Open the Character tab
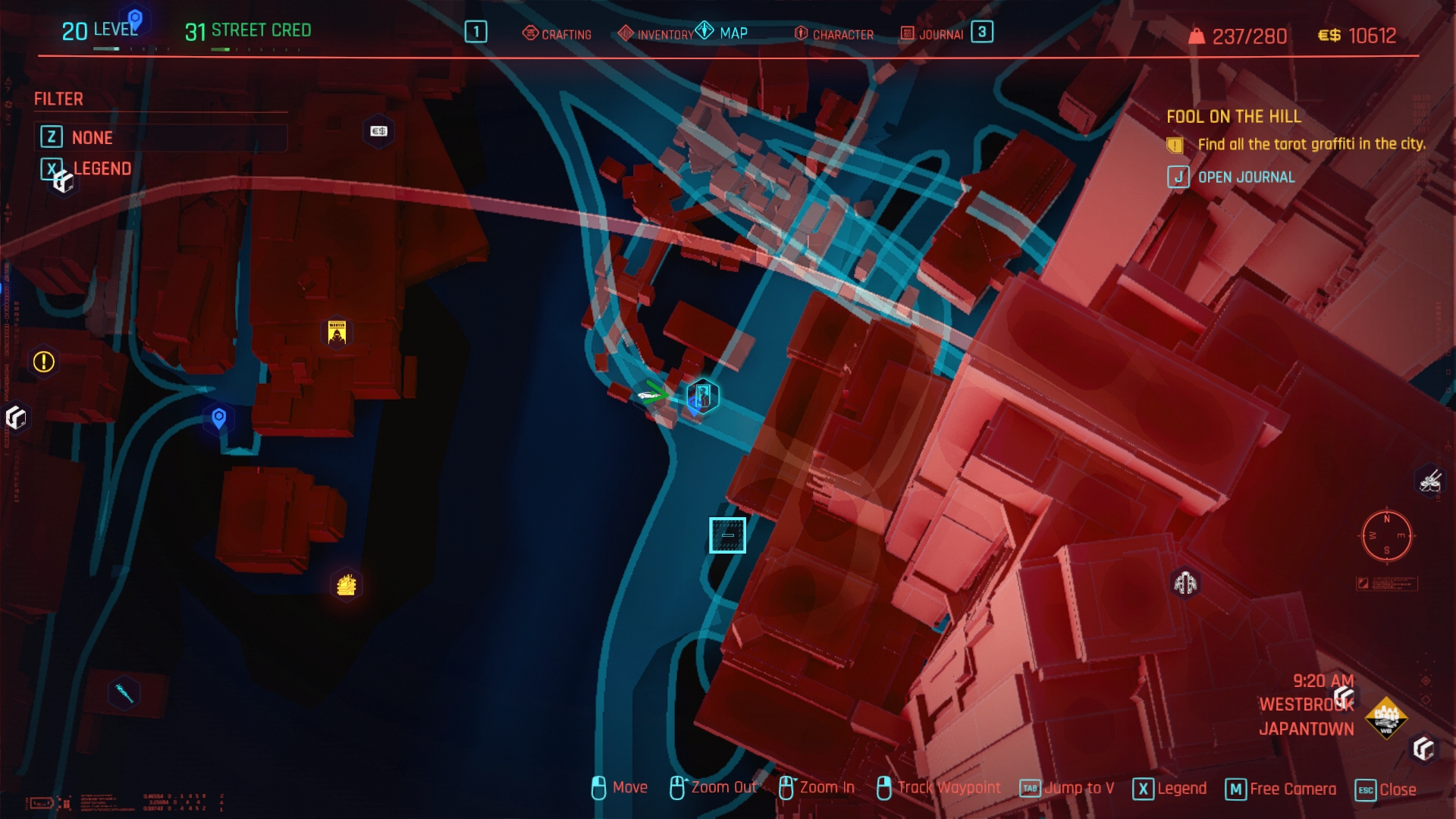 834,34
